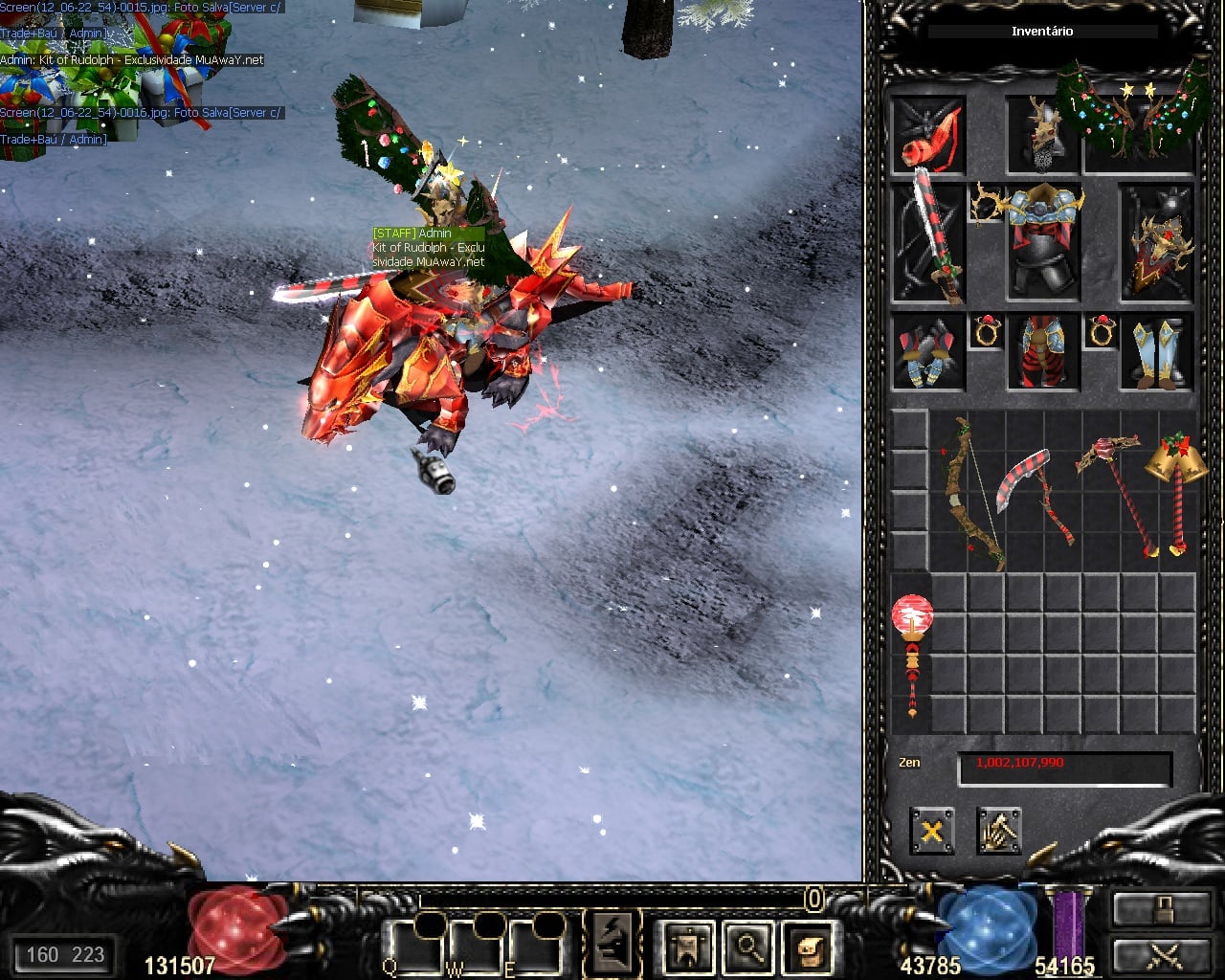1225x980 pixels.
Task: Select the equipped chest armor
Action: tap(1043, 241)
